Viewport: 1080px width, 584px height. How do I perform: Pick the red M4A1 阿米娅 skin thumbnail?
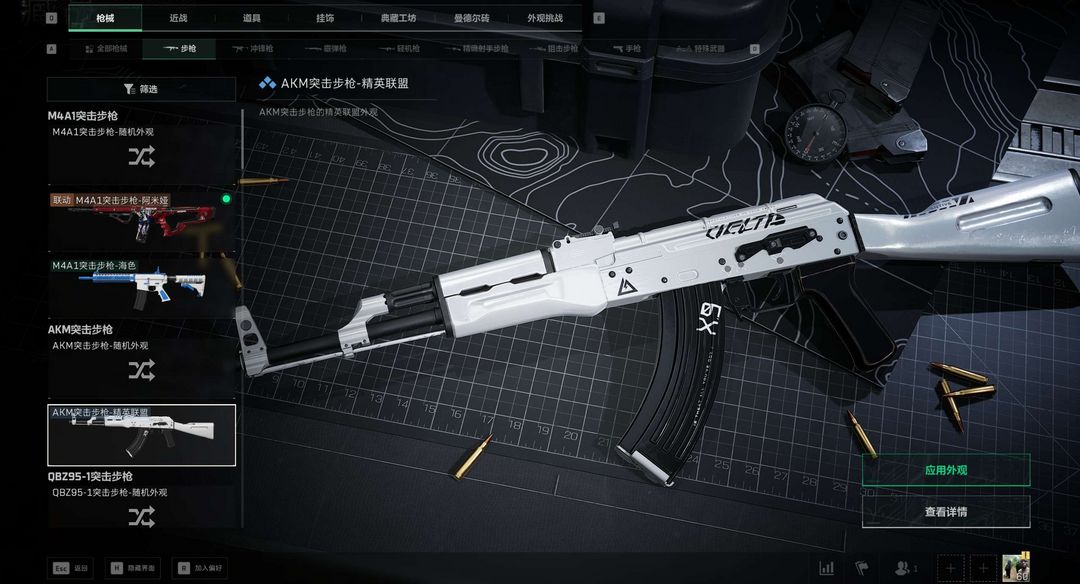[x=141, y=220]
